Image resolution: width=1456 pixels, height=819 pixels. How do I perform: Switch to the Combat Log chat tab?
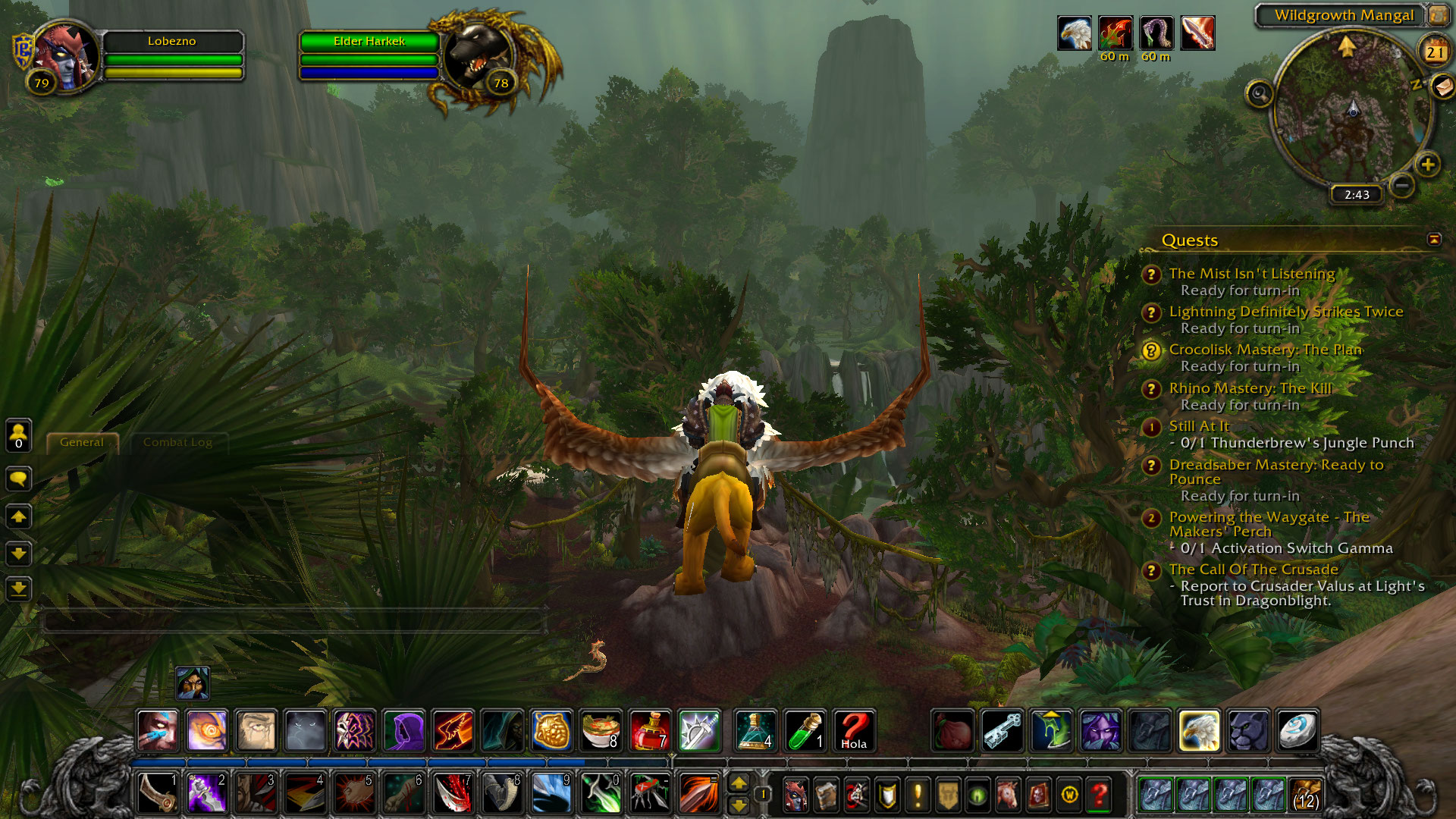(177, 442)
